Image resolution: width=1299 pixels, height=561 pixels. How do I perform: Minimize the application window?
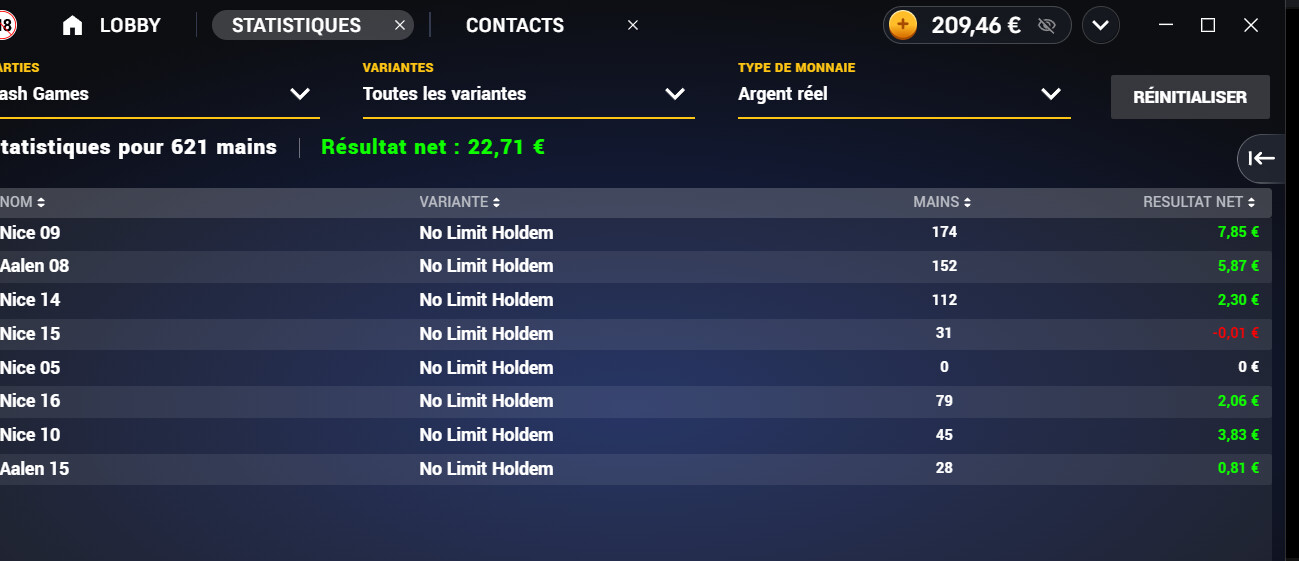(x=1165, y=26)
